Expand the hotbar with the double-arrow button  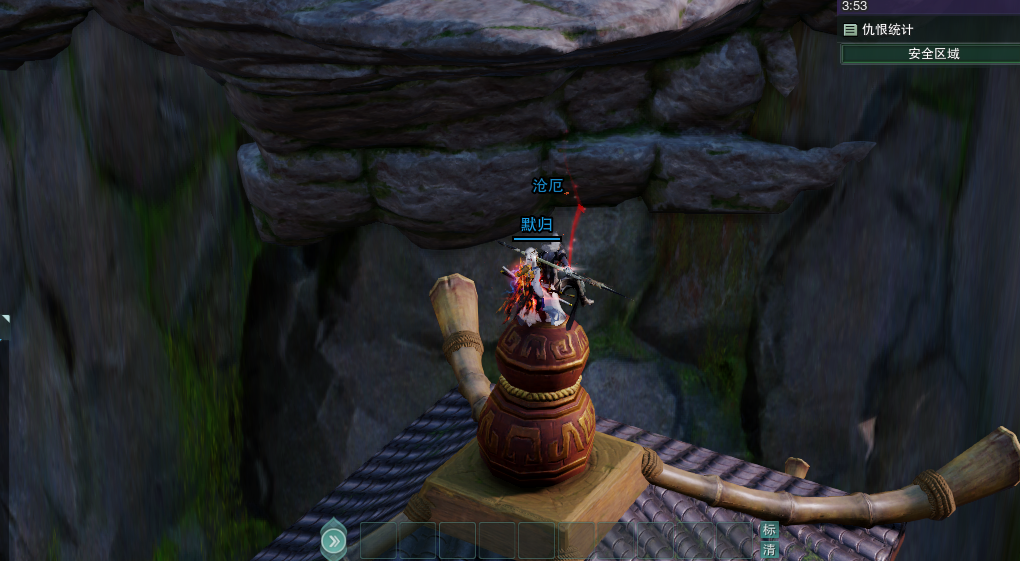334,541
